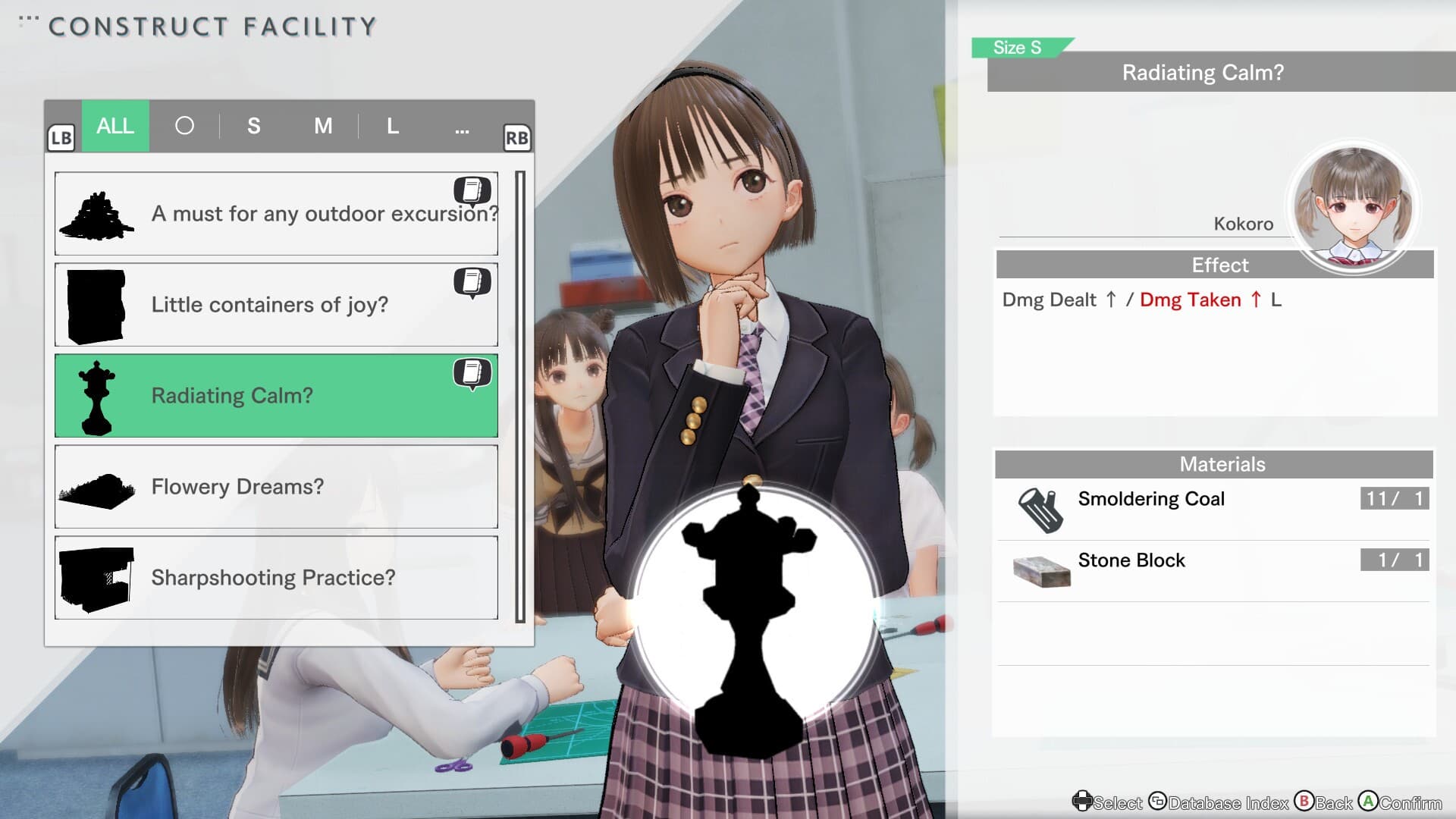Image resolution: width=1456 pixels, height=819 pixels.
Task: Select the Smoldering Coal material icon
Action: (x=1040, y=507)
